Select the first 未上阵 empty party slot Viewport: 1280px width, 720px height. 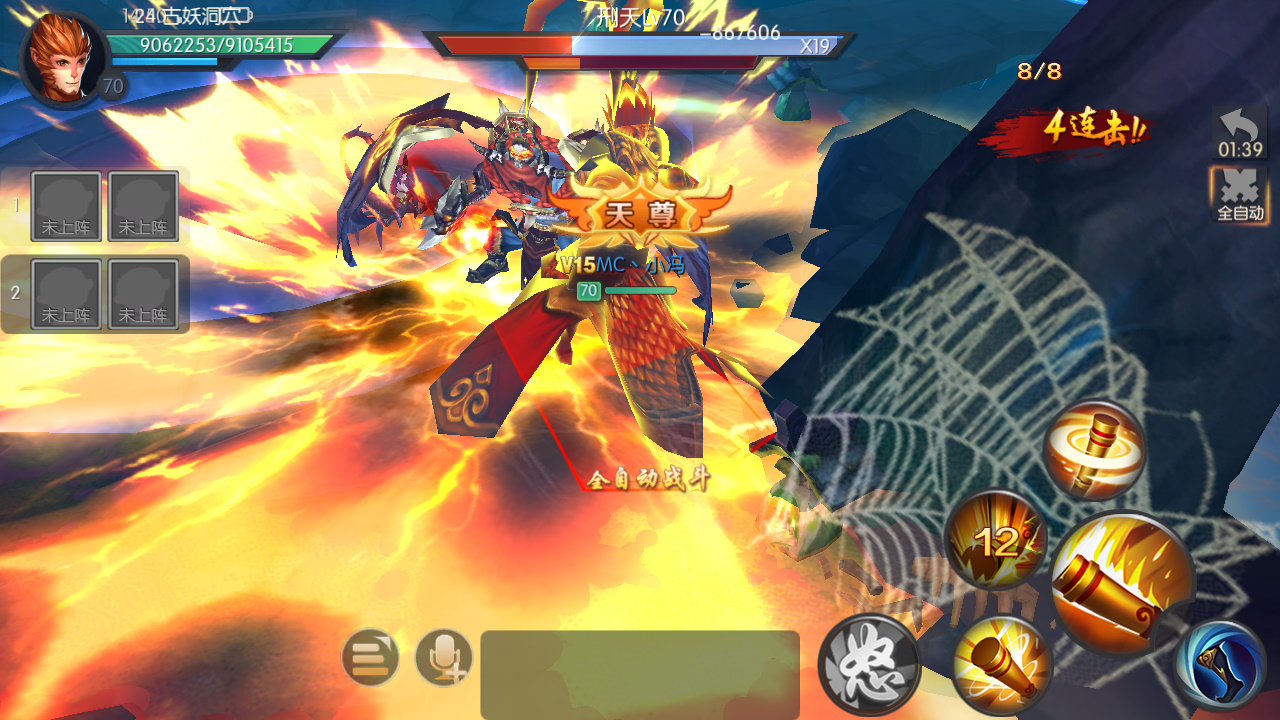coord(66,205)
